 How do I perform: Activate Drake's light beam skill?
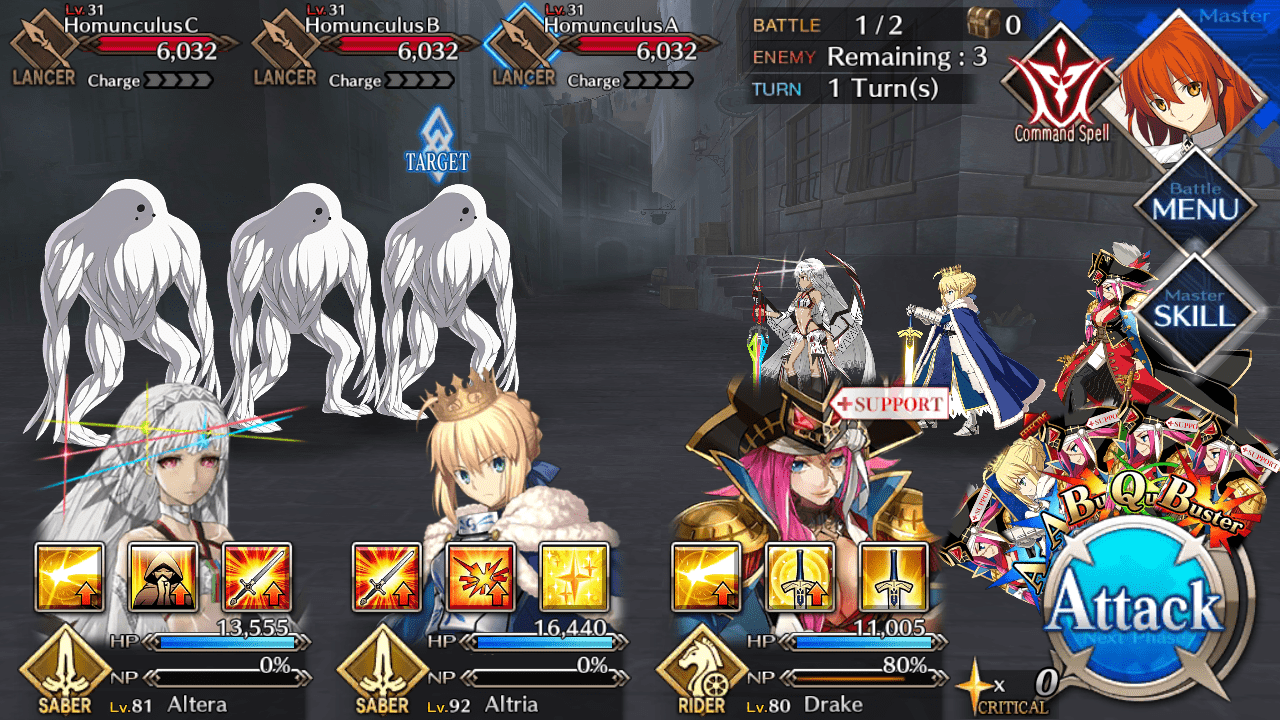705,577
